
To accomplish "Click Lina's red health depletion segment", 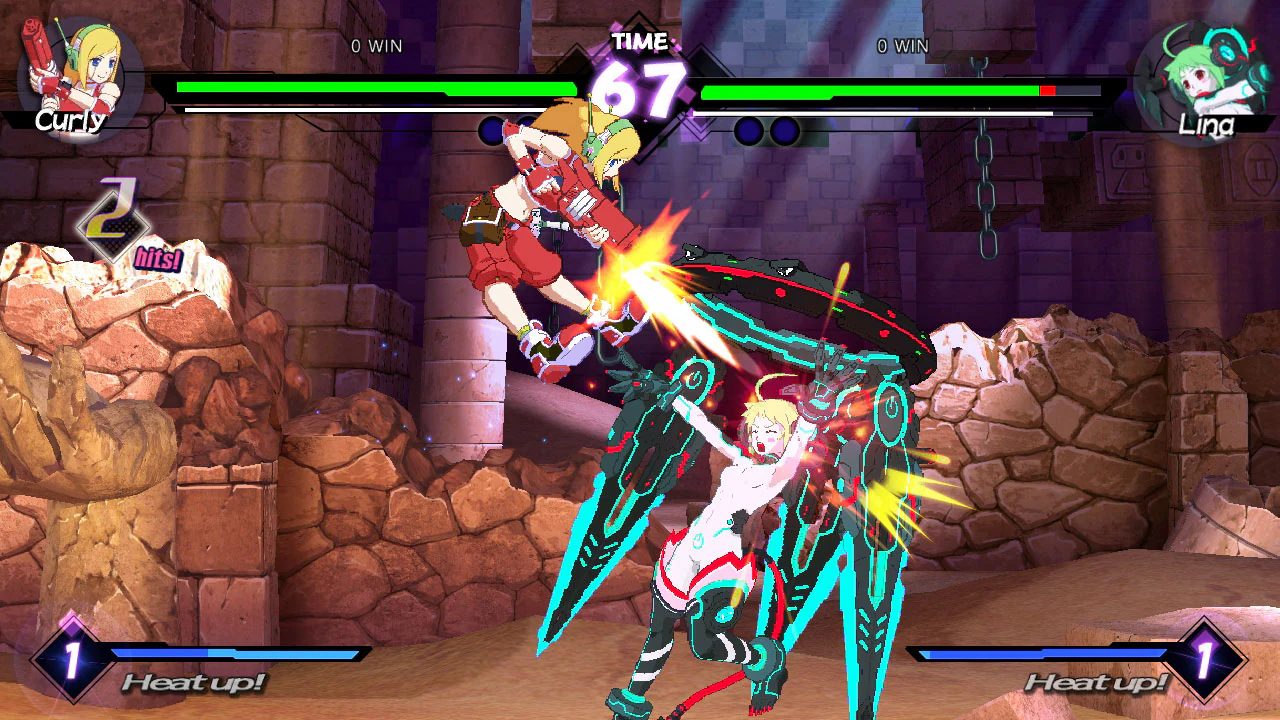I will coord(1049,88).
